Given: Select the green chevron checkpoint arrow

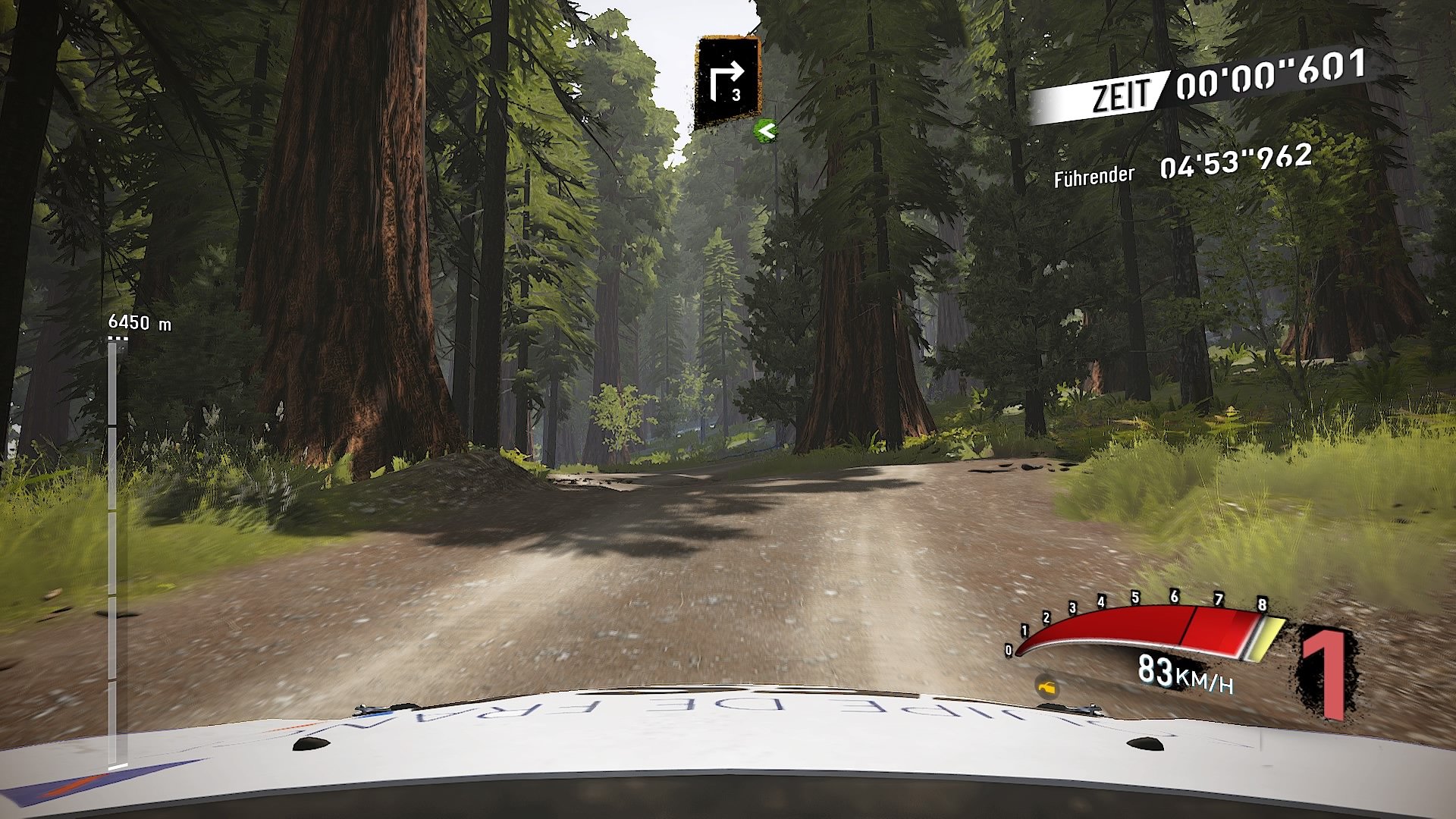Looking at the screenshot, I should 764,129.
